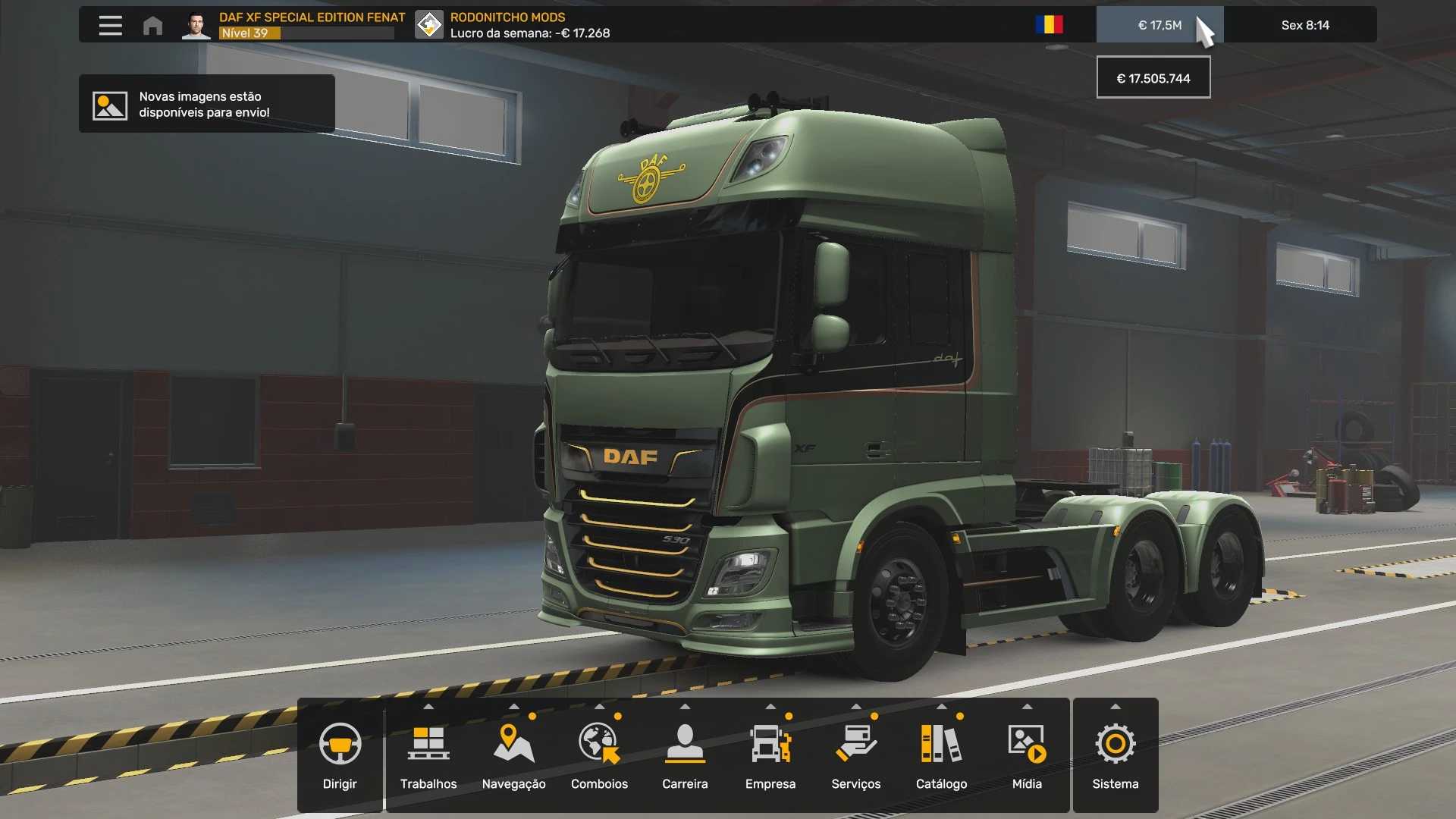The height and width of the screenshot is (819, 1456).
Task: Open the Navegação map menu
Action: (x=513, y=755)
